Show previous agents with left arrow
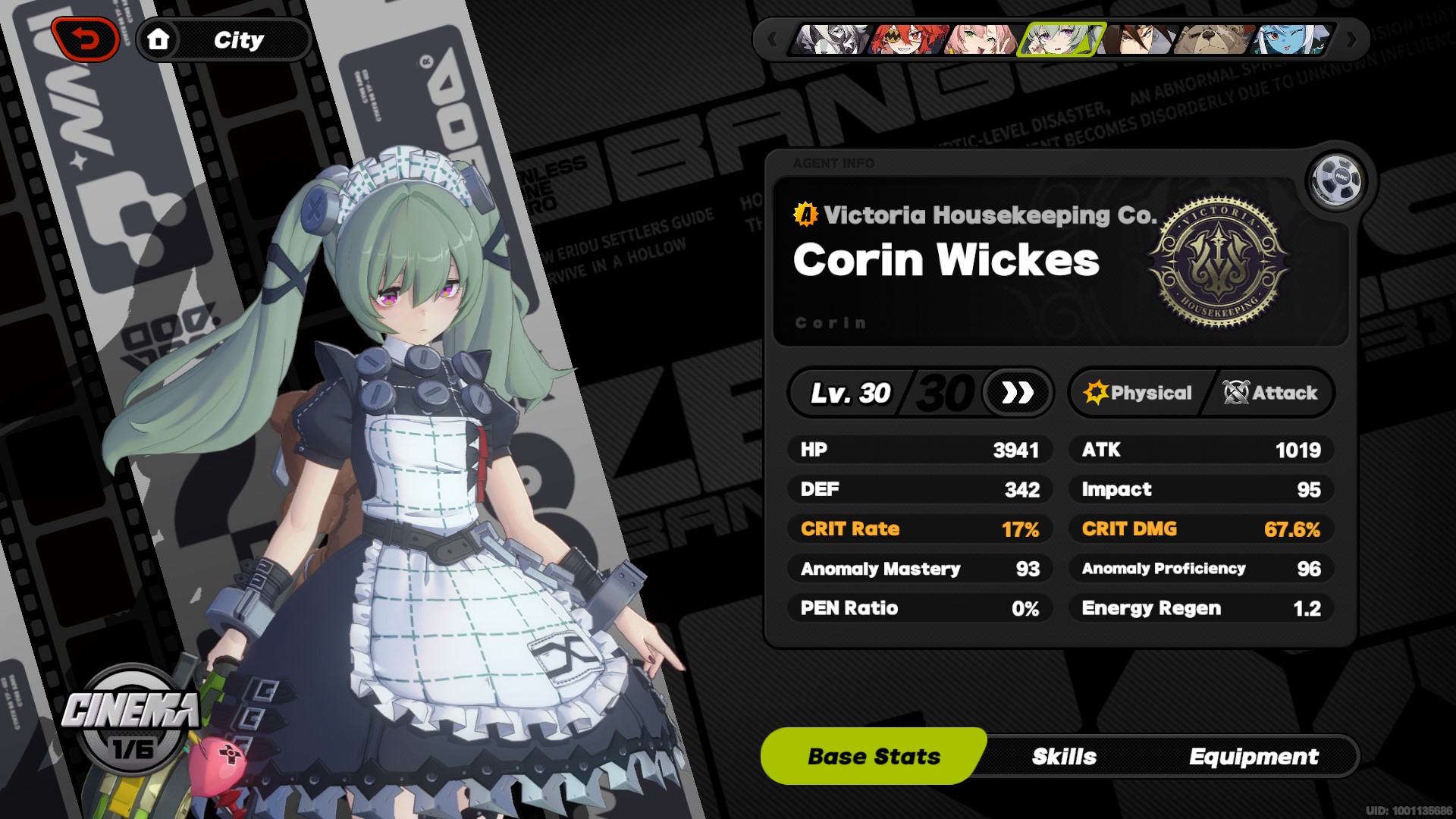The height and width of the screenshot is (819, 1456). point(772,39)
